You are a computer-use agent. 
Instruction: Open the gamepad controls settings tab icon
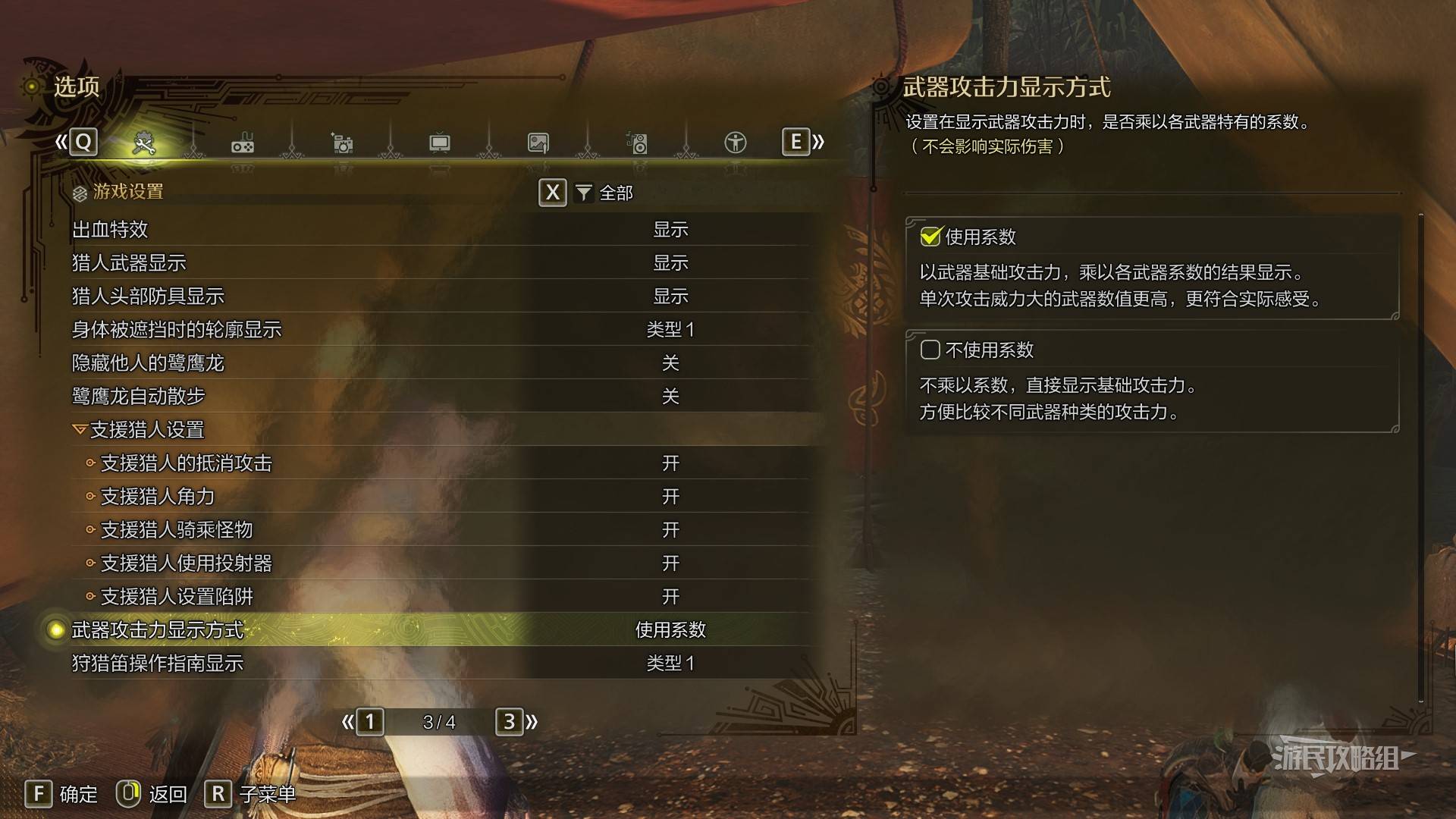(x=243, y=143)
